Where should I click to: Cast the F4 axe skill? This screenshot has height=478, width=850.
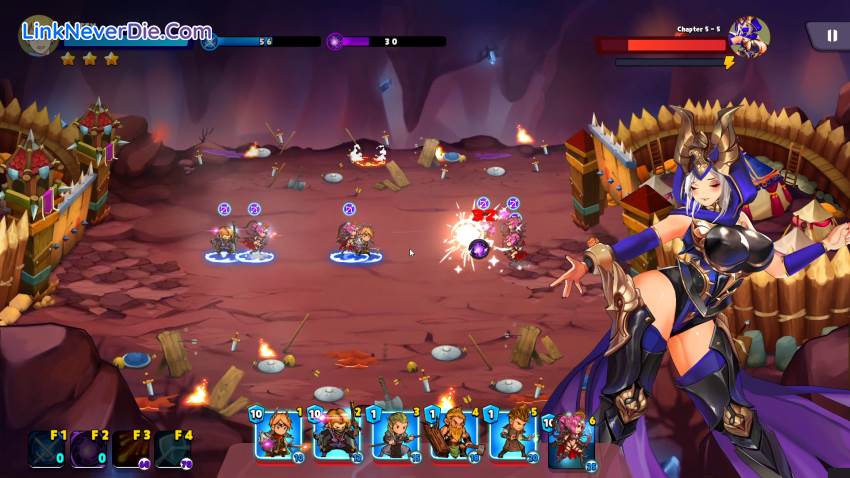(x=173, y=449)
